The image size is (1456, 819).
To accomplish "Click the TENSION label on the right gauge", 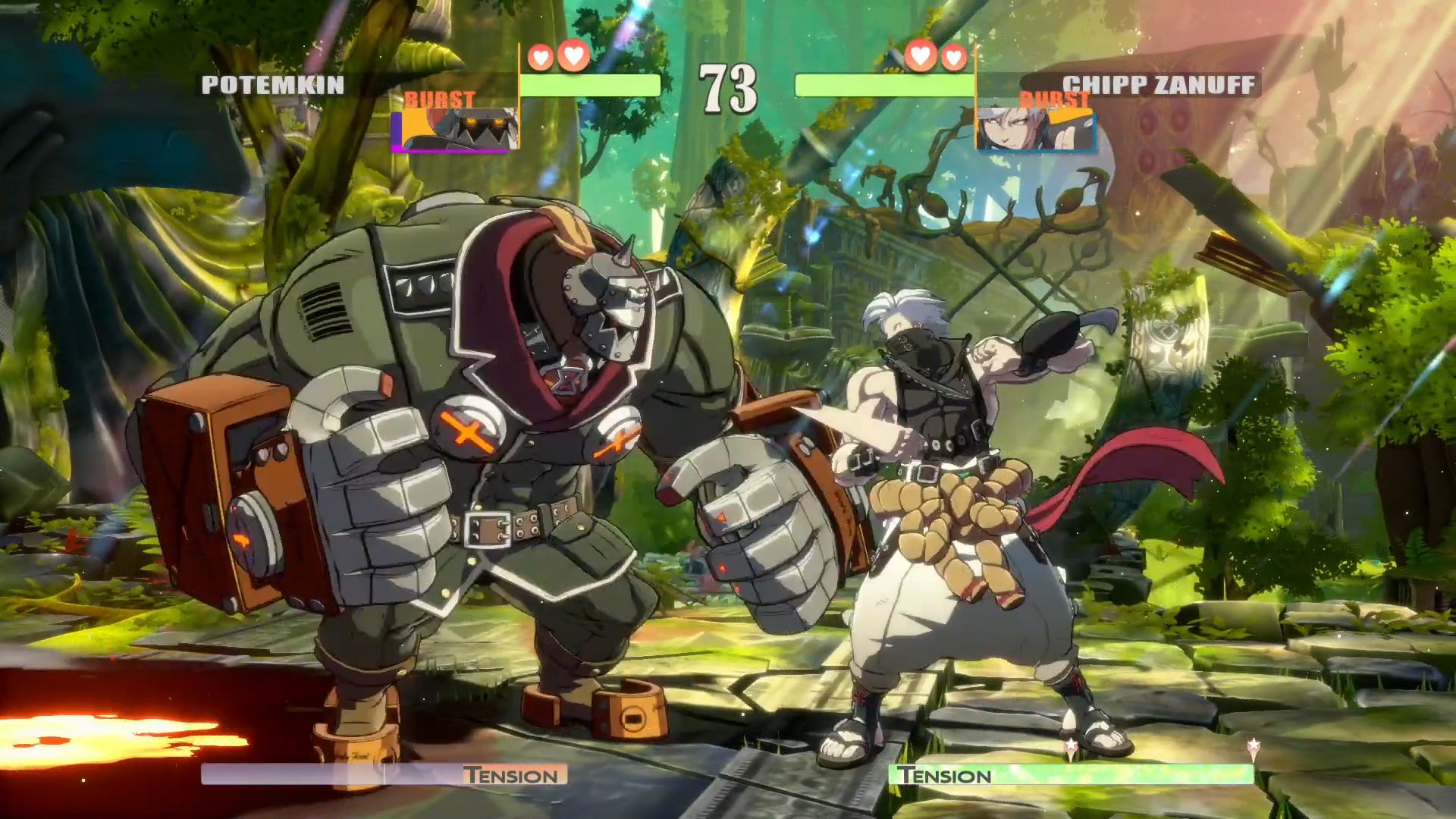I will click(x=944, y=776).
